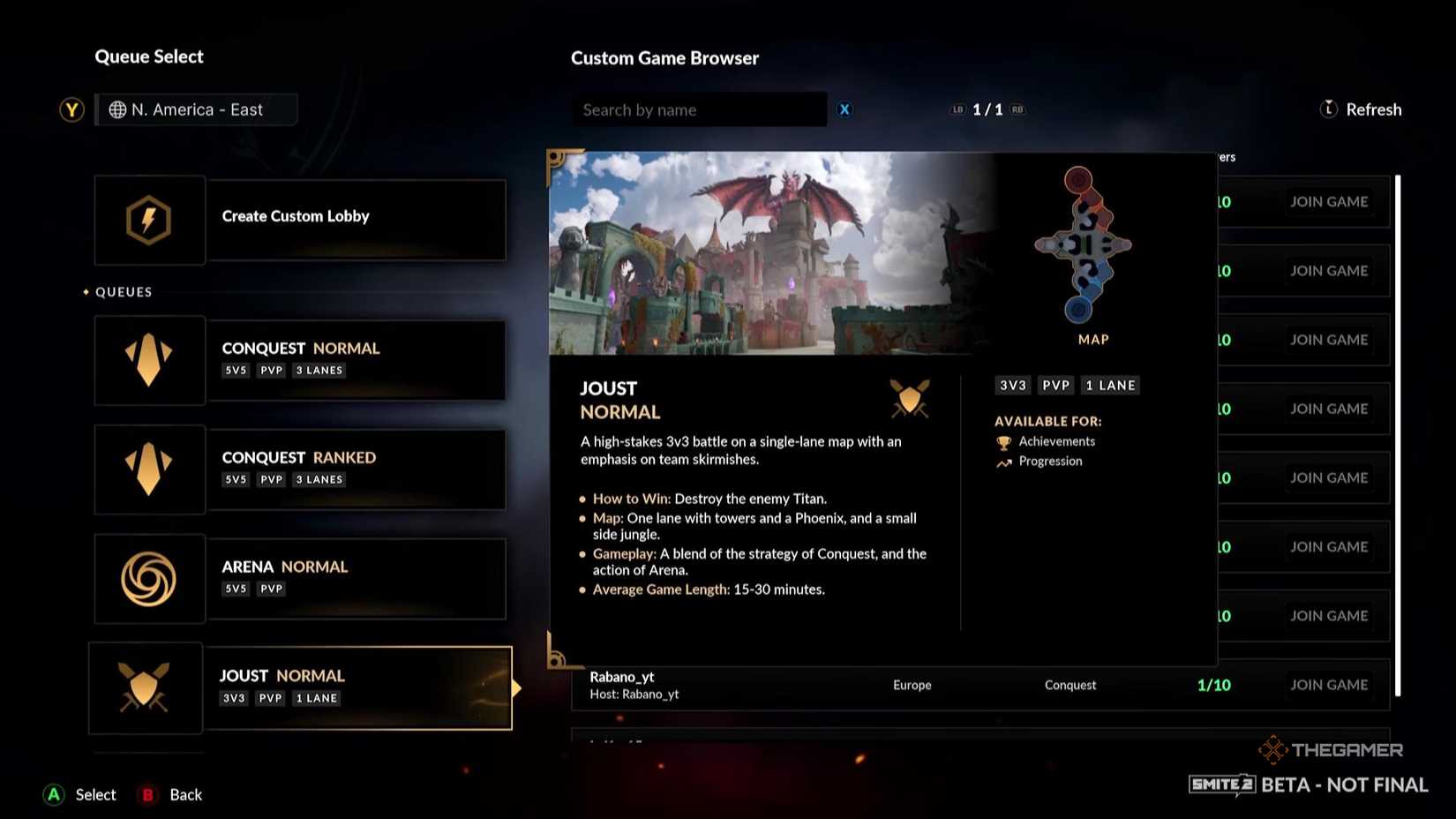The image size is (1456, 819).
Task: Clear the search using the blue X
Action: coord(844,109)
